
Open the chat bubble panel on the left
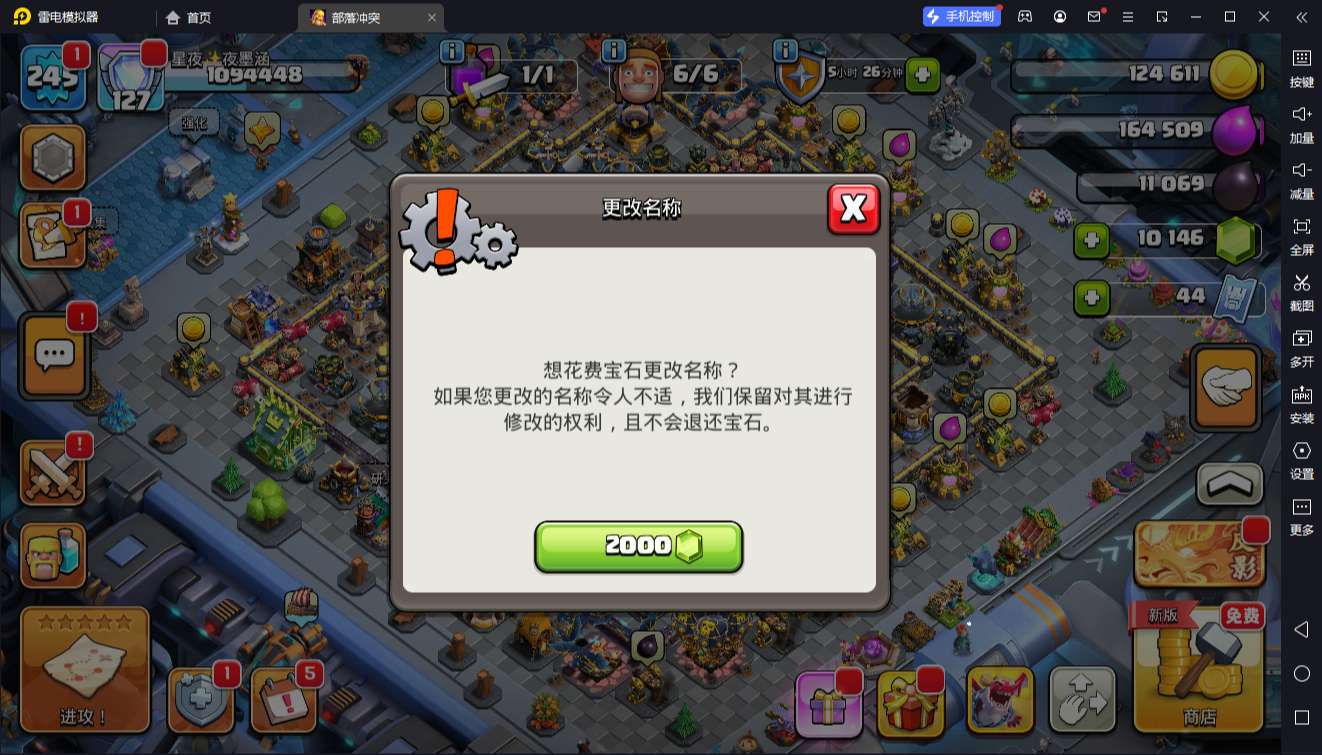[53, 355]
